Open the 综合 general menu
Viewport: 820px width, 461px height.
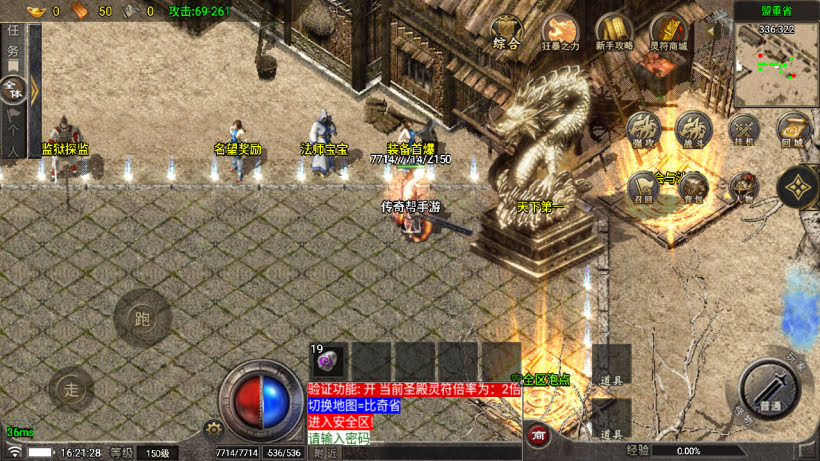[x=507, y=38]
